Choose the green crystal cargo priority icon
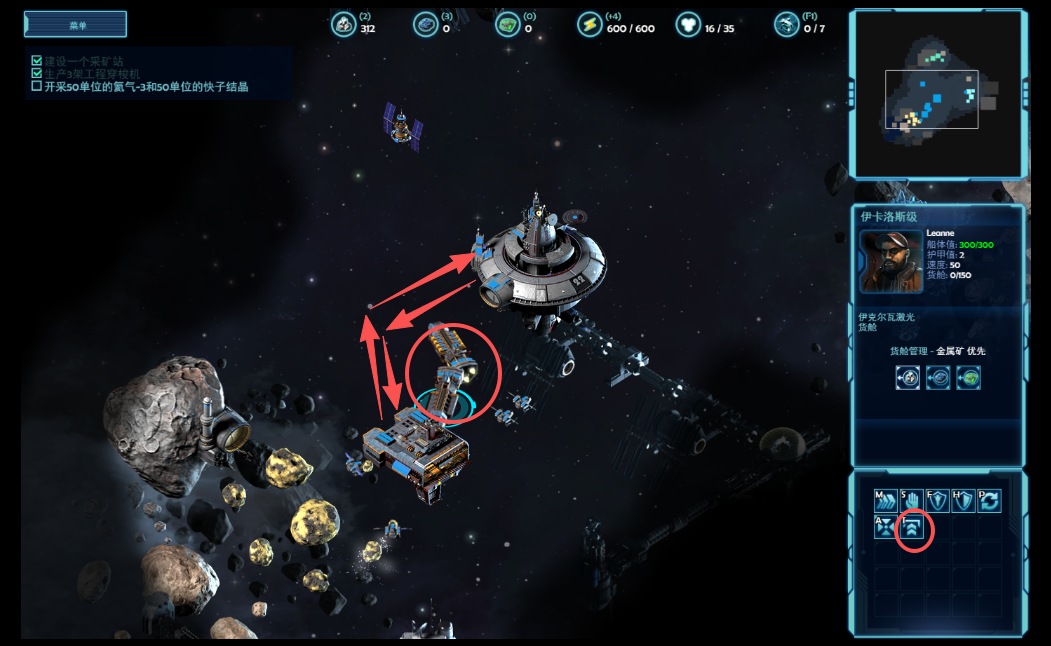Viewport: 1051px width, 646px height. pos(967,377)
